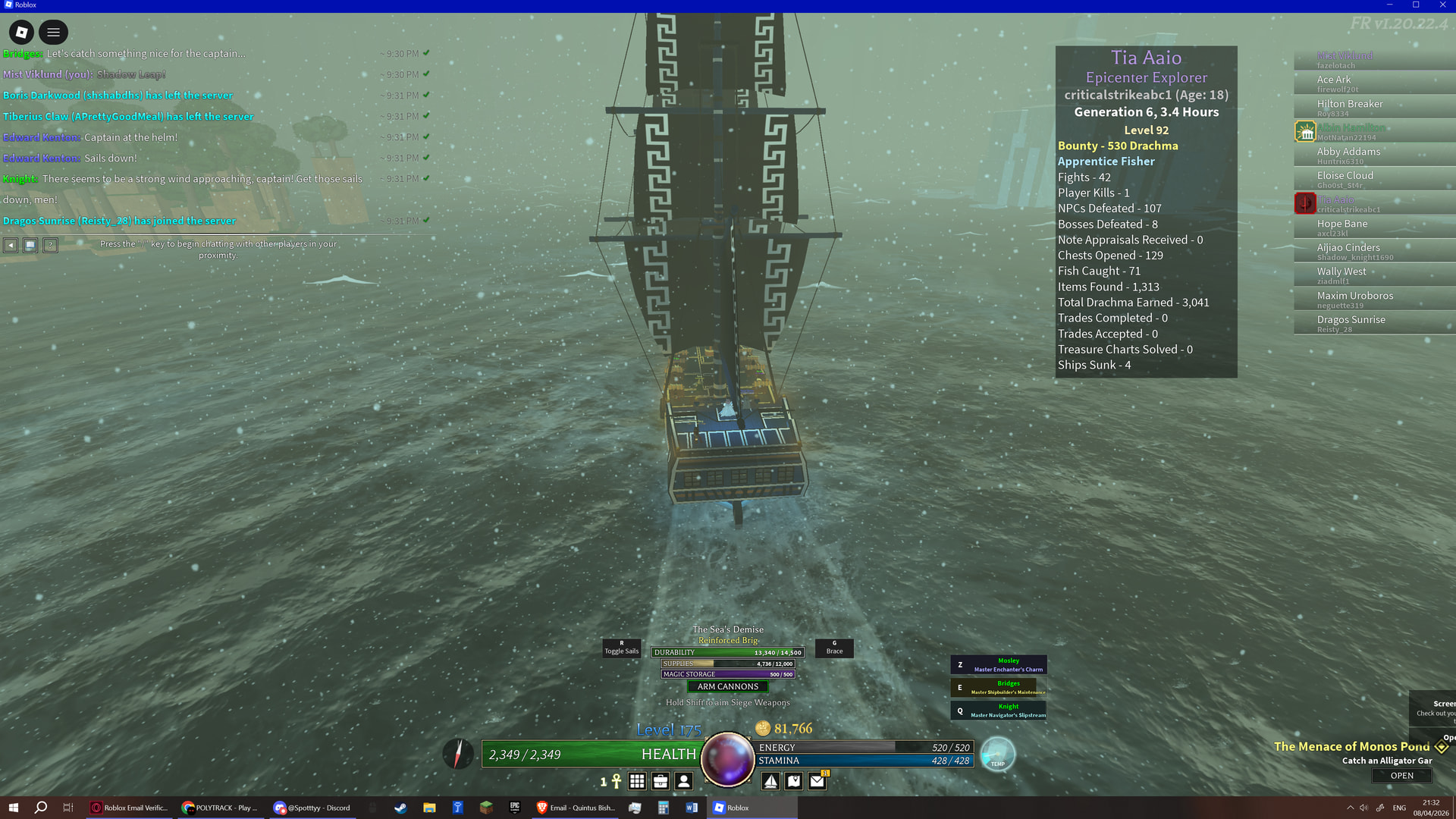Use Mosley's Master Enchanter's Charm
The image size is (1456, 819).
[x=999, y=665]
